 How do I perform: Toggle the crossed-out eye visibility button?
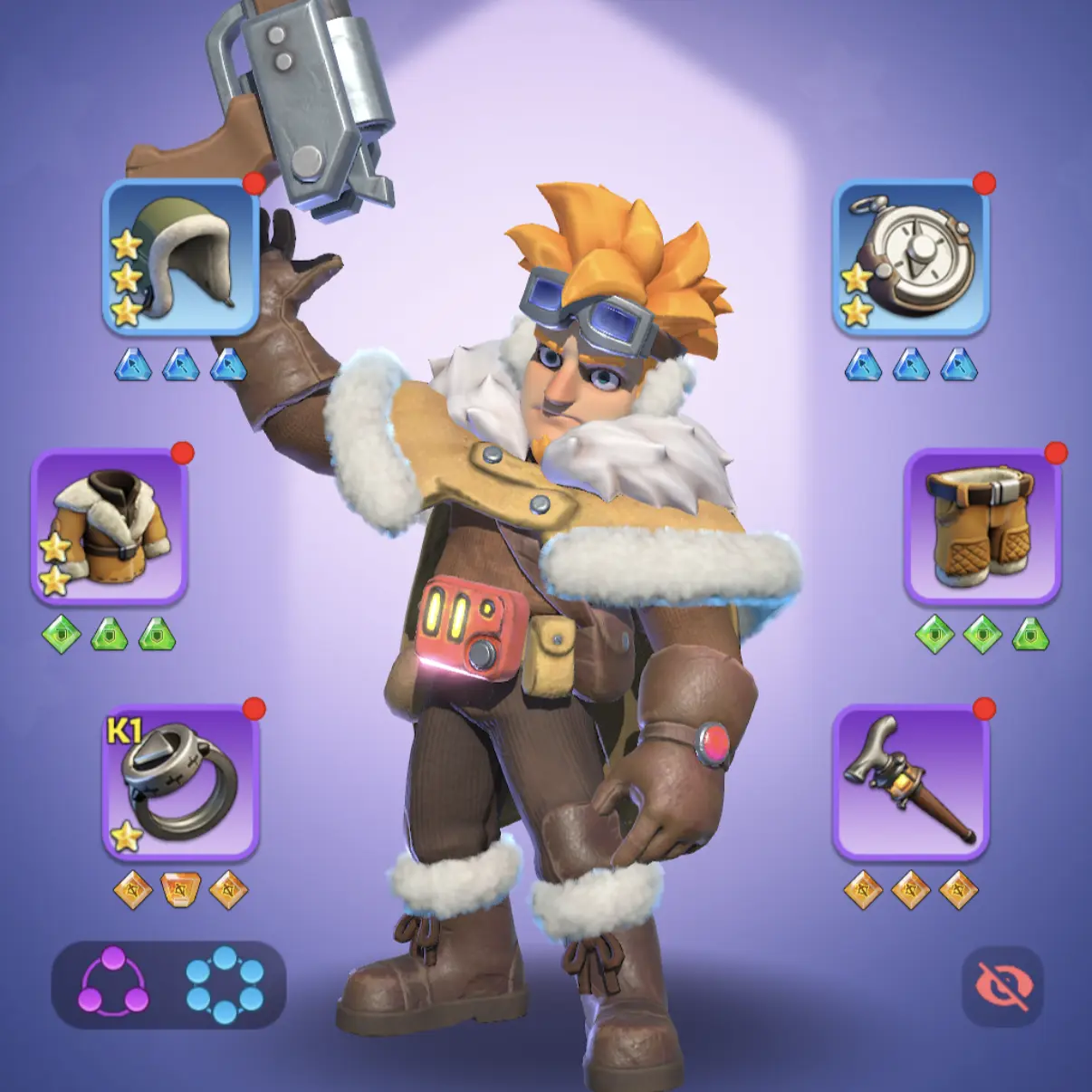(1002, 986)
